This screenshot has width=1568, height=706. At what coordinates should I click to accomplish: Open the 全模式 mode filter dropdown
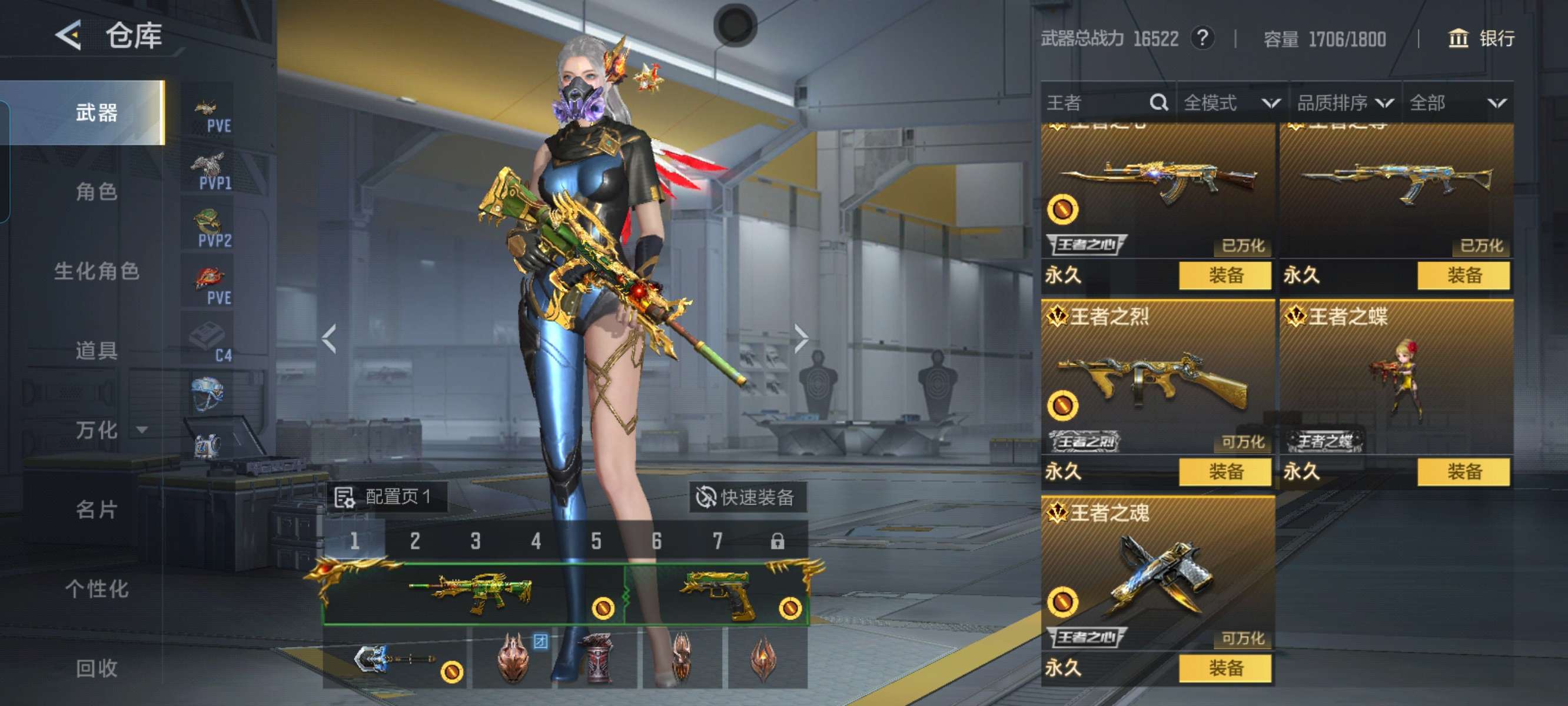1231,103
